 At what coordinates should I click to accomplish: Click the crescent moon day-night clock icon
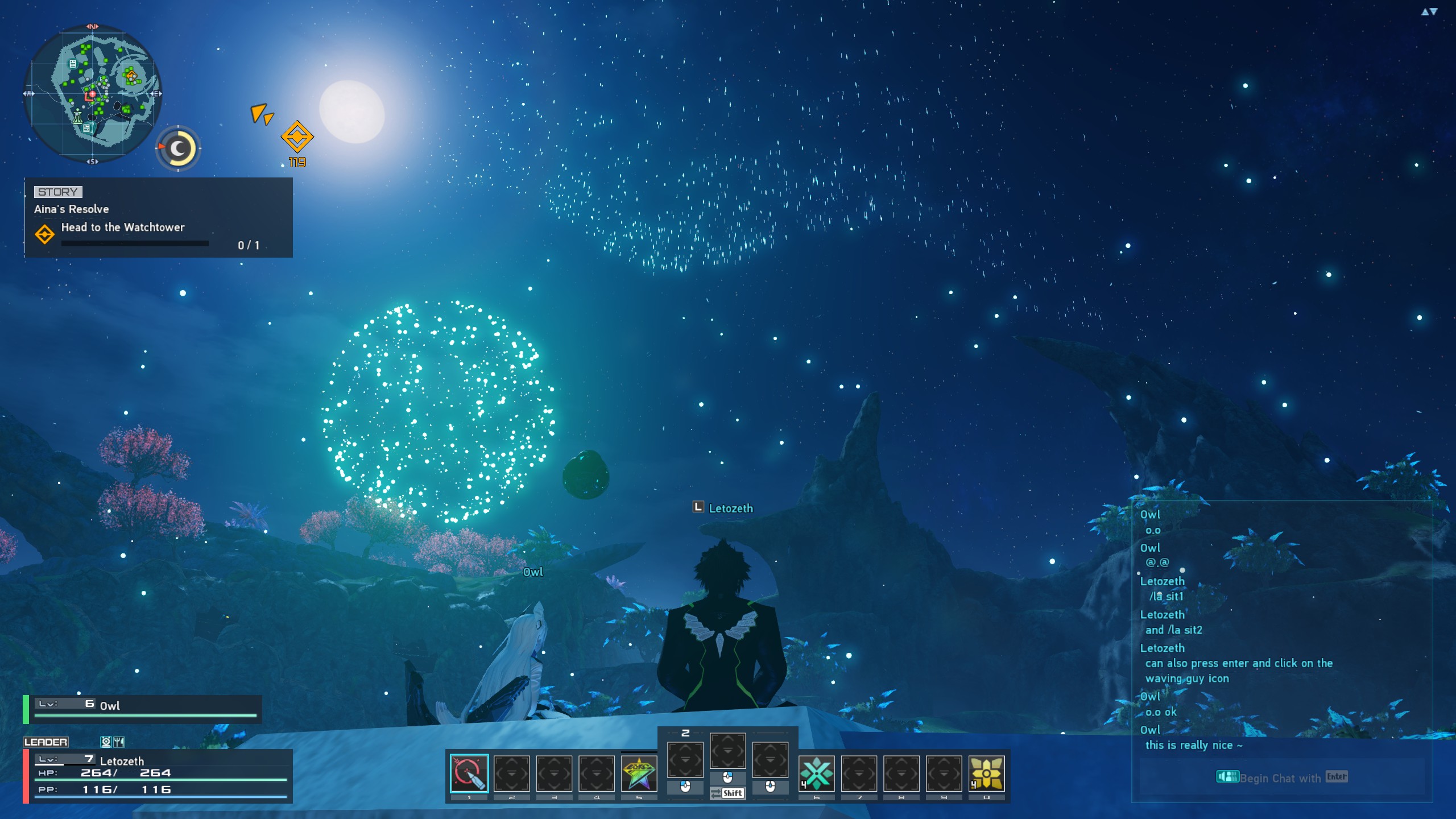pos(178,149)
